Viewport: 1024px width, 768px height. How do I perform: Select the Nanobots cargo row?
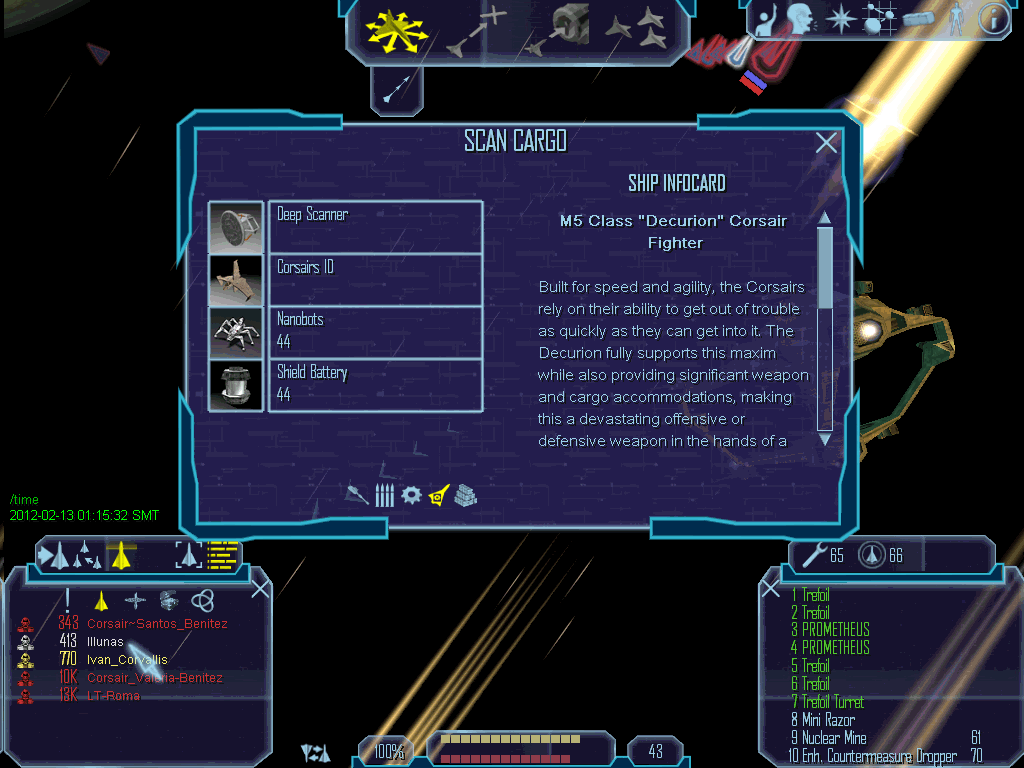tap(375, 331)
